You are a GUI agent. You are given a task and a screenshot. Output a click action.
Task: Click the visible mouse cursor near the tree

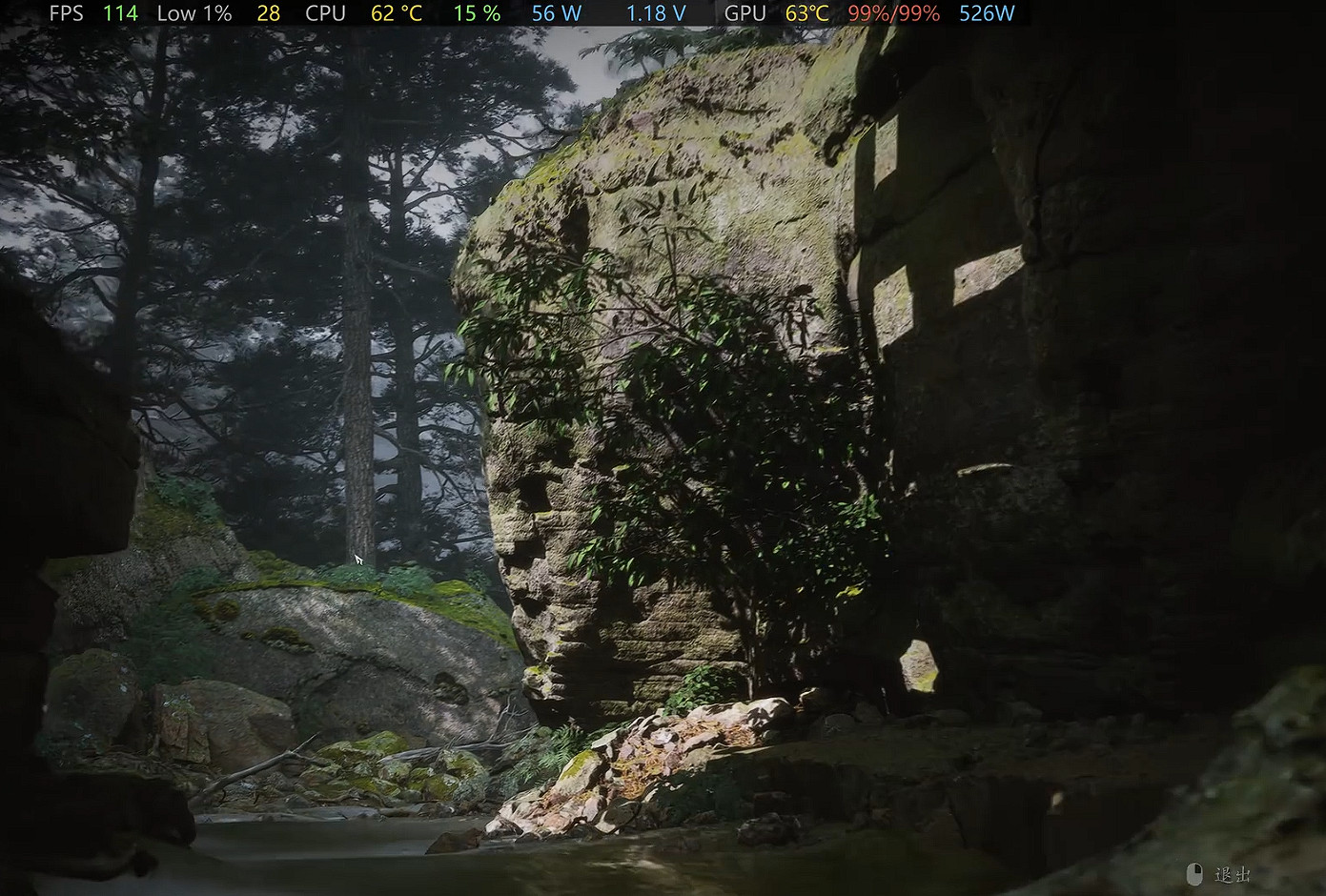point(358,560)
